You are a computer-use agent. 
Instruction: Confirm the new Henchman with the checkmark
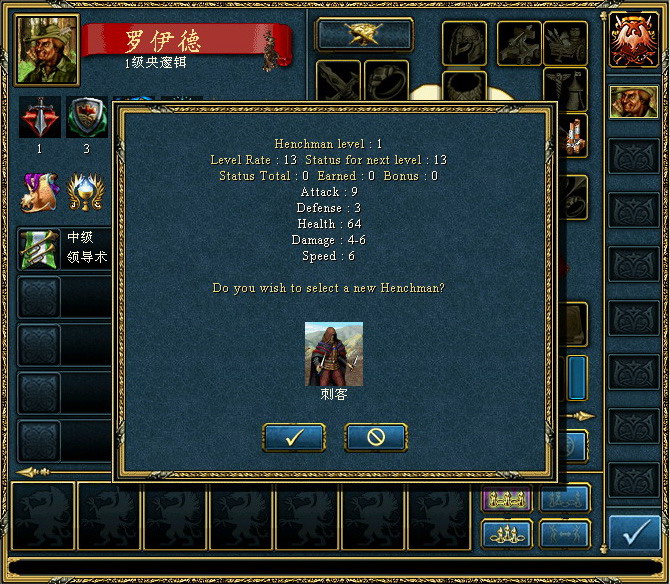[294, 437]
